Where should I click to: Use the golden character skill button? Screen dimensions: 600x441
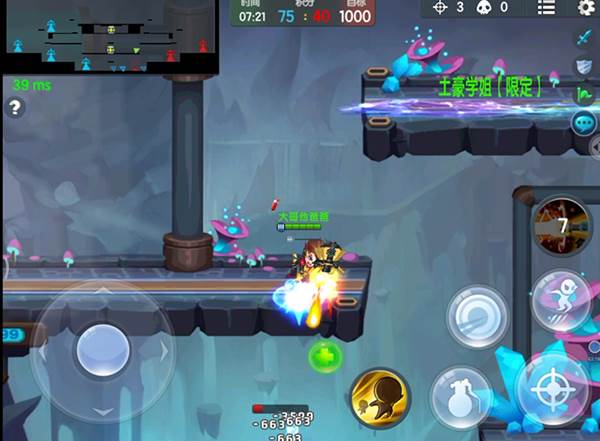click(x=379, y=397)
